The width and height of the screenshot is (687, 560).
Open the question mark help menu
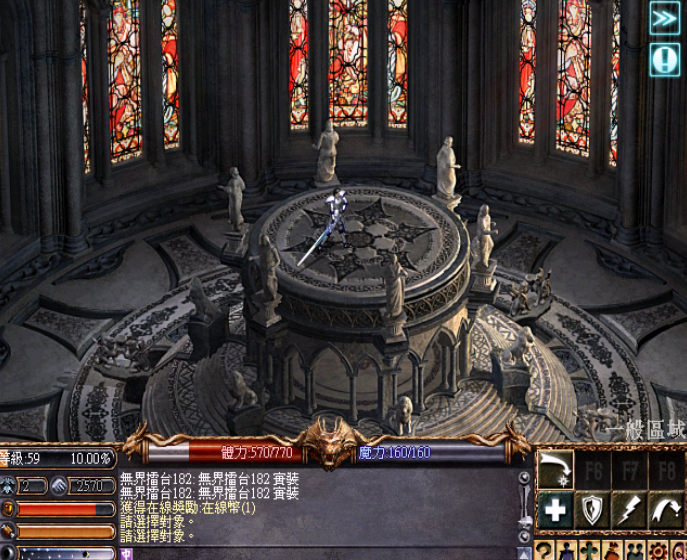pyautogui.click(x=544, y=551)
